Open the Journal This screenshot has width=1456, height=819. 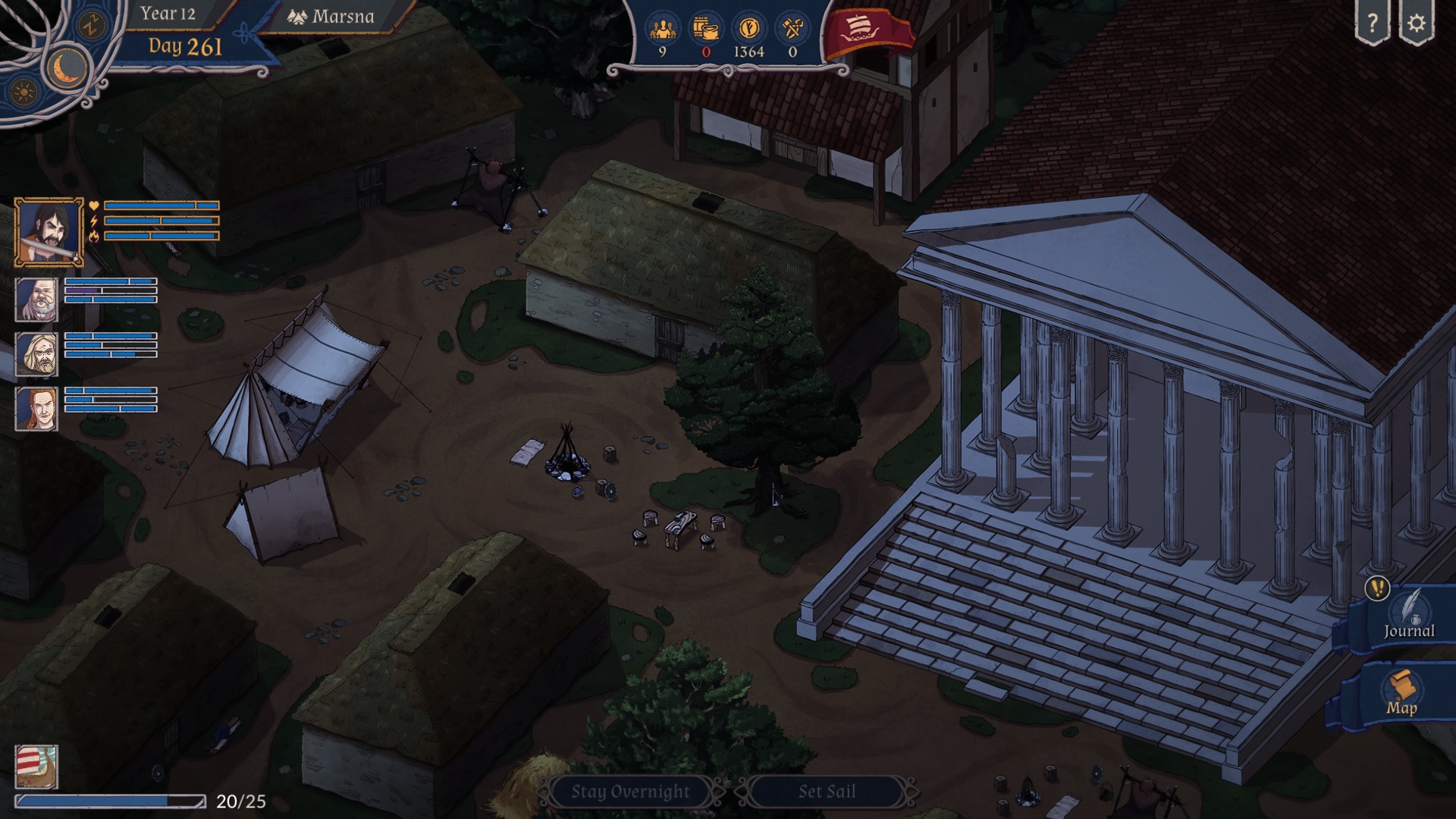1408,618
